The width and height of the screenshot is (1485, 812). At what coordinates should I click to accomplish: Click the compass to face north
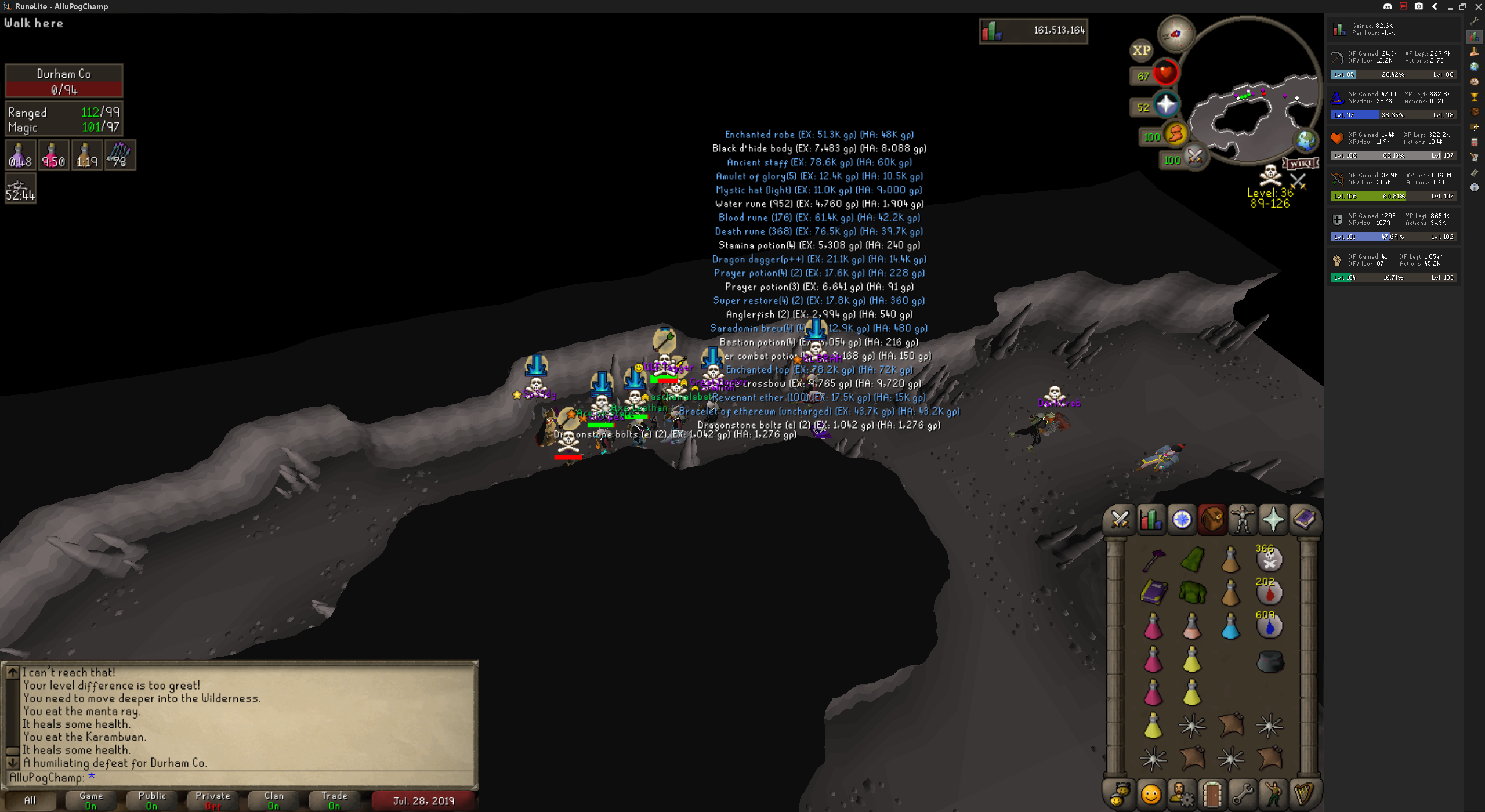coord(1176,33)
